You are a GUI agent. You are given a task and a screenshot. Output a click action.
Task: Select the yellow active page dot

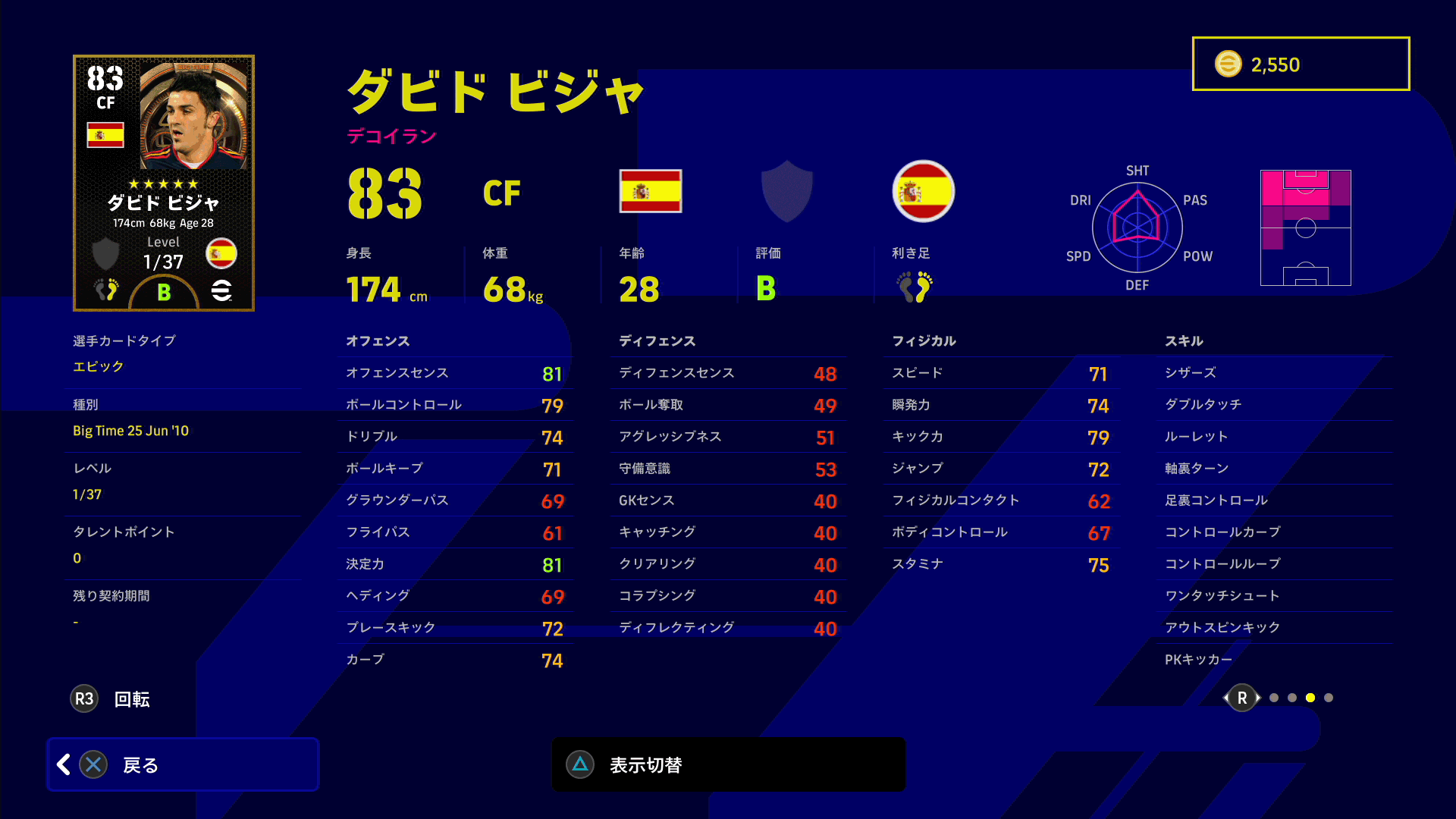[1310, 698]
